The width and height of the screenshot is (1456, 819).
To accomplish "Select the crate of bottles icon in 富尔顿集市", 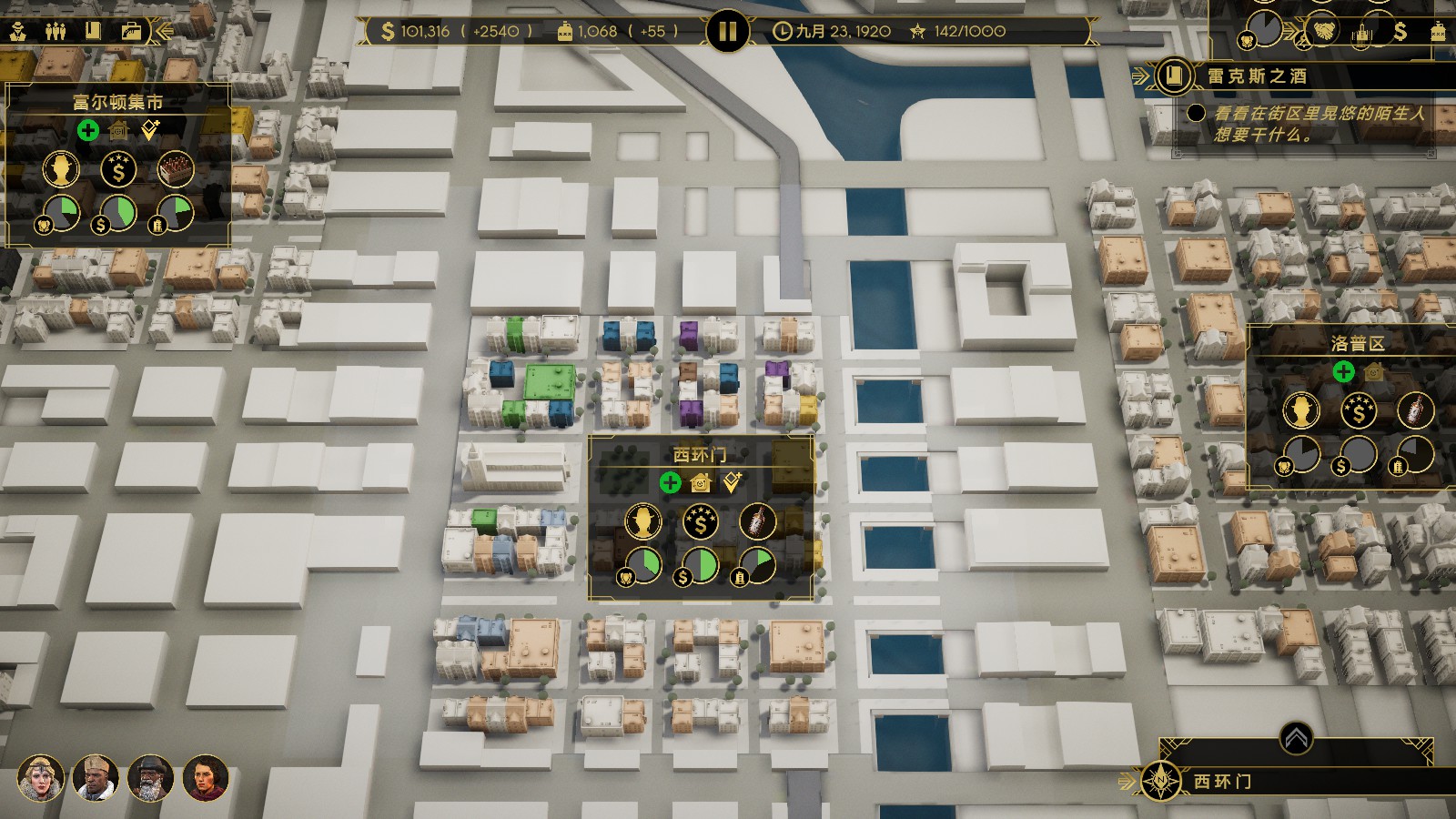I will pos(175,169).
